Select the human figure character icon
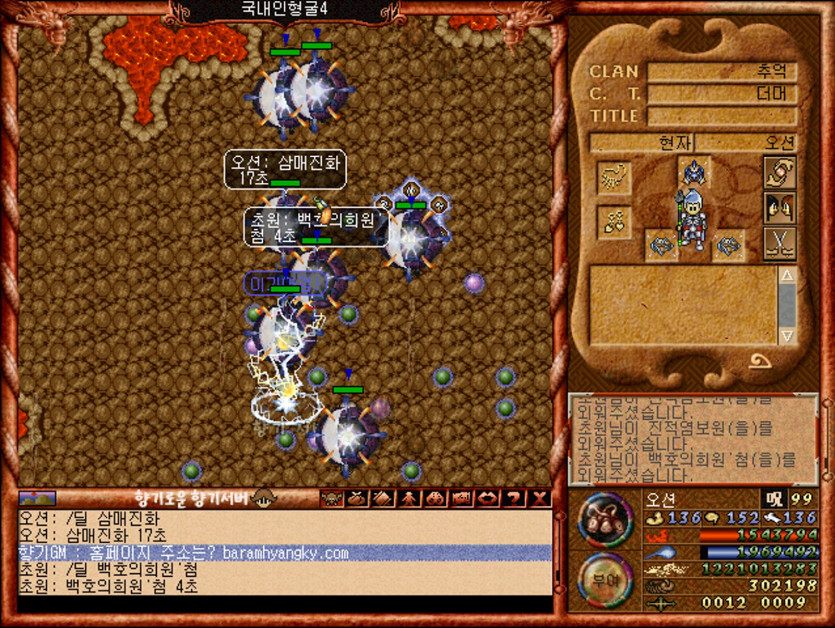Viewport: 835px width, 628px height. (410, 498)
